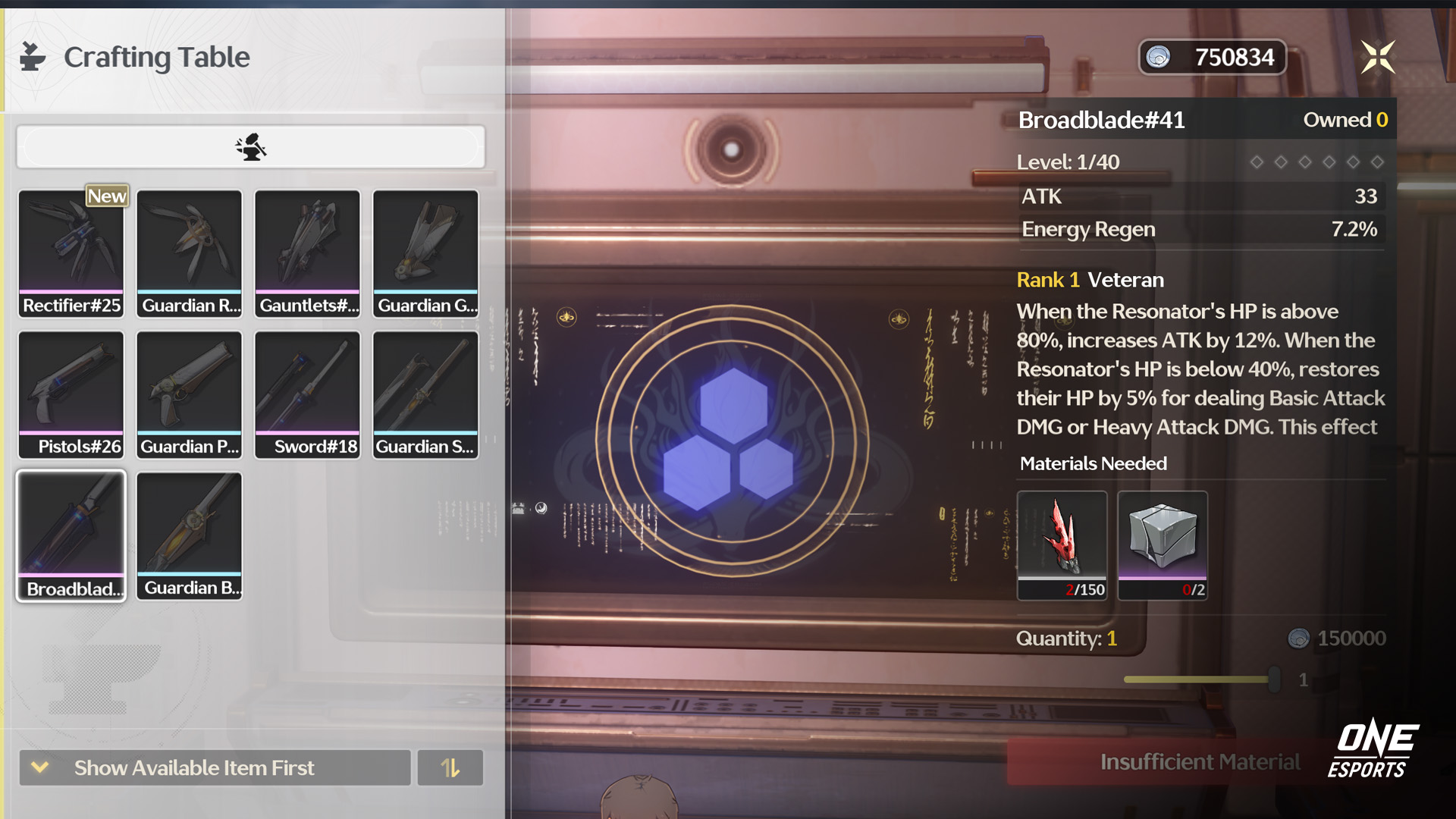Open the Show Available Item First dropdown
This screenshot has width=1456, height=819.
(x=215, y=767)
